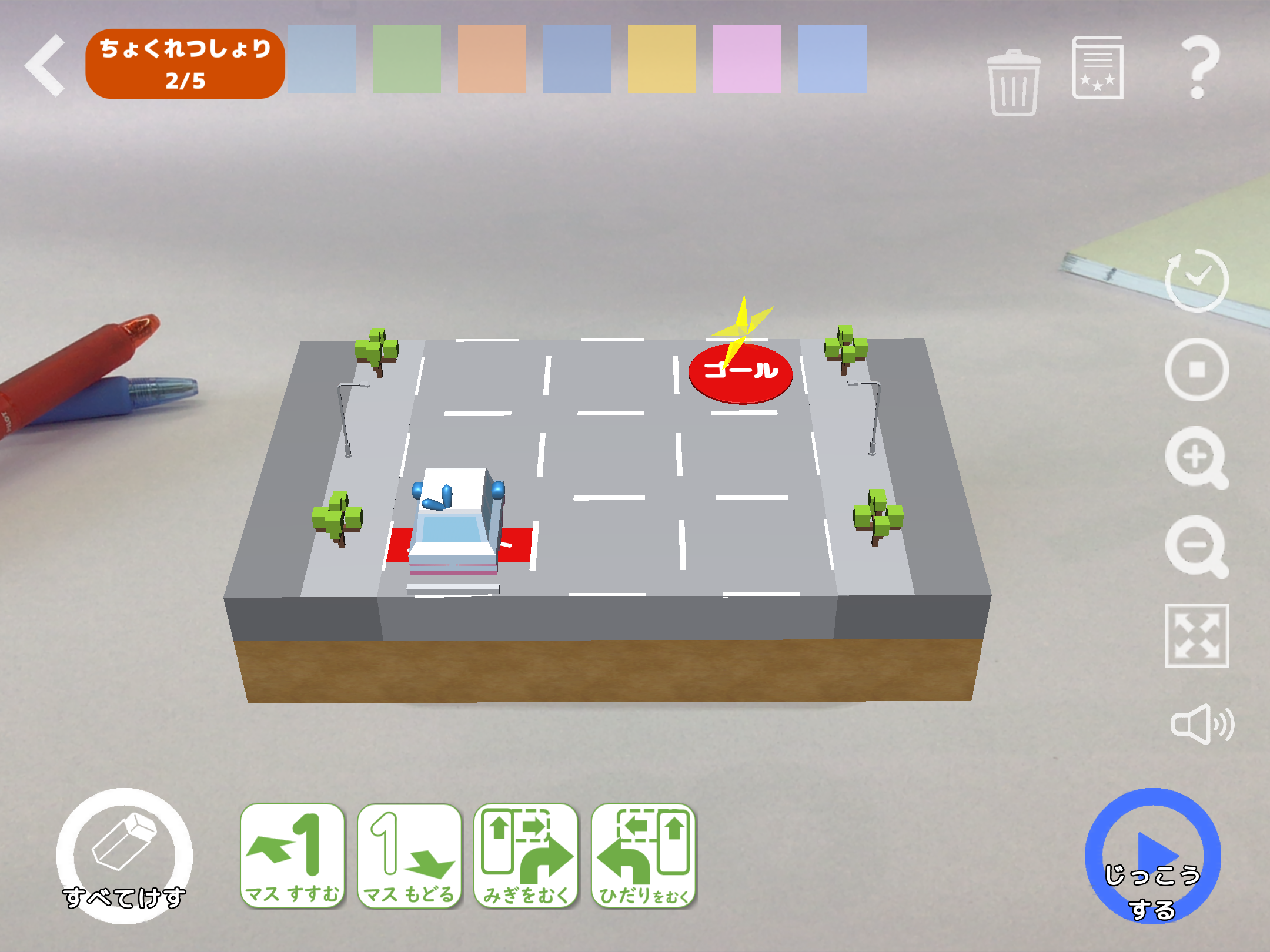Add the マス すすむ forward command
The image size is (1270, 952).
pyautogui.click(x=292, y=856)
